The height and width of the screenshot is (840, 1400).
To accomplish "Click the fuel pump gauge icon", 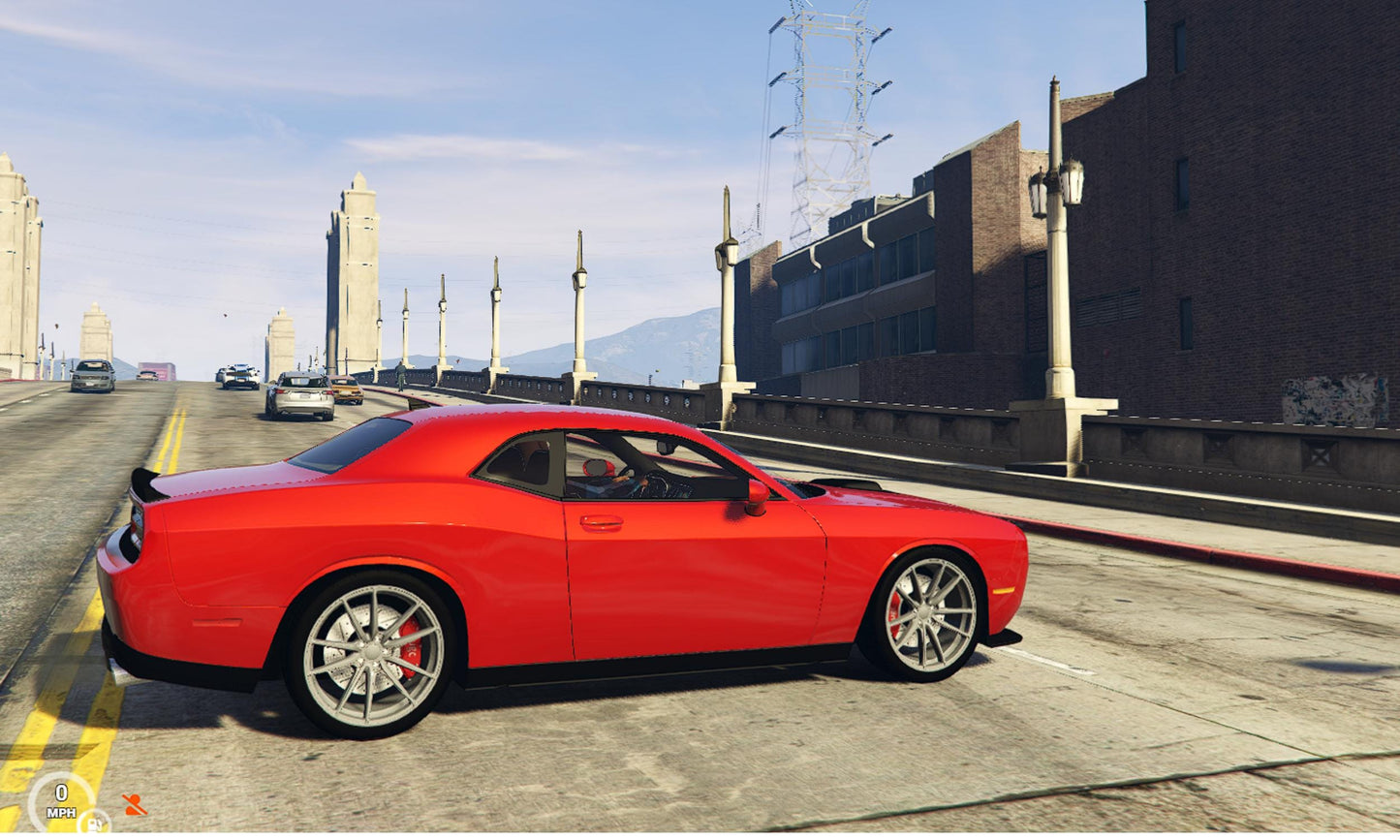I will [95, 822].
